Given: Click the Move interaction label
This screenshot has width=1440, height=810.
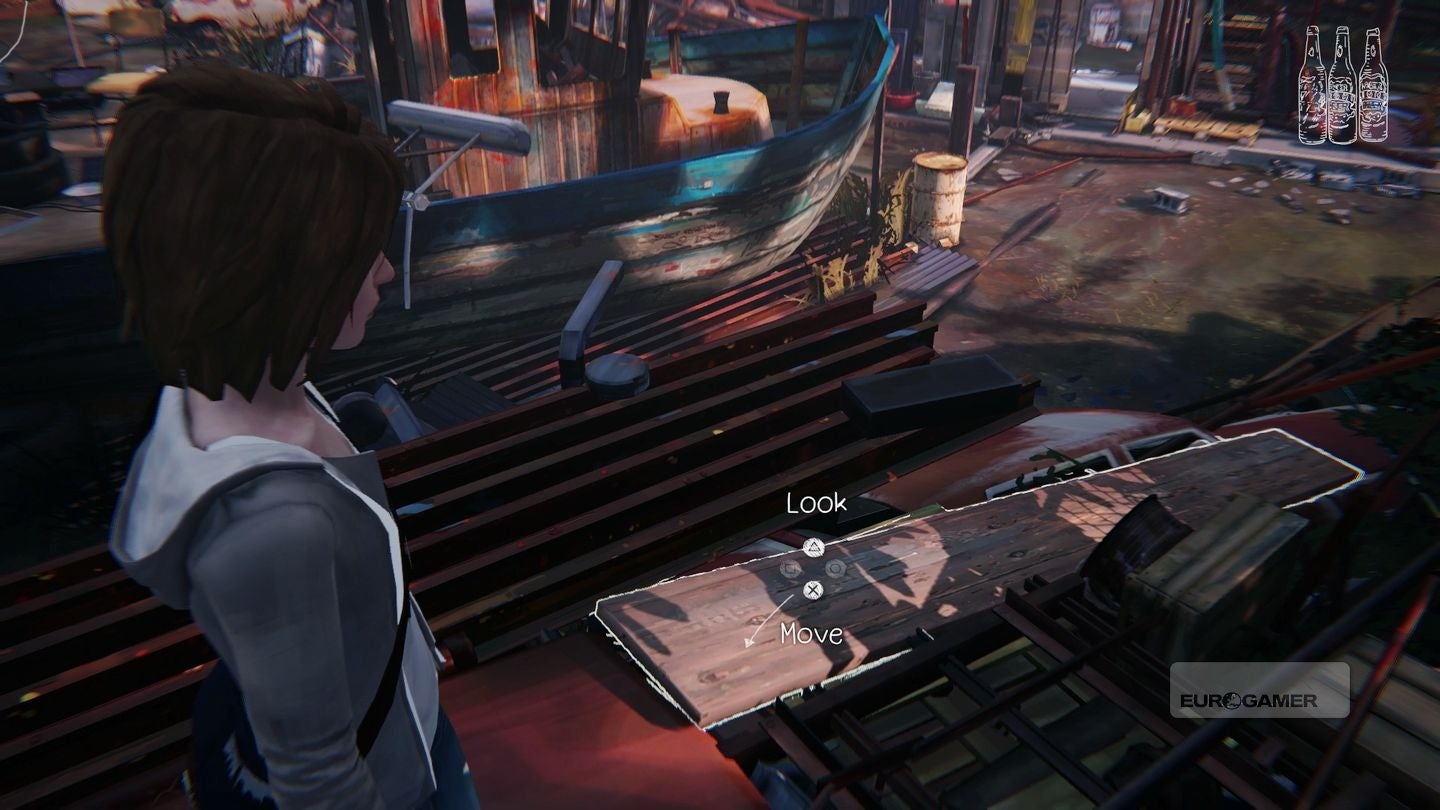Looking at the screenshot, I should point(811,632).
